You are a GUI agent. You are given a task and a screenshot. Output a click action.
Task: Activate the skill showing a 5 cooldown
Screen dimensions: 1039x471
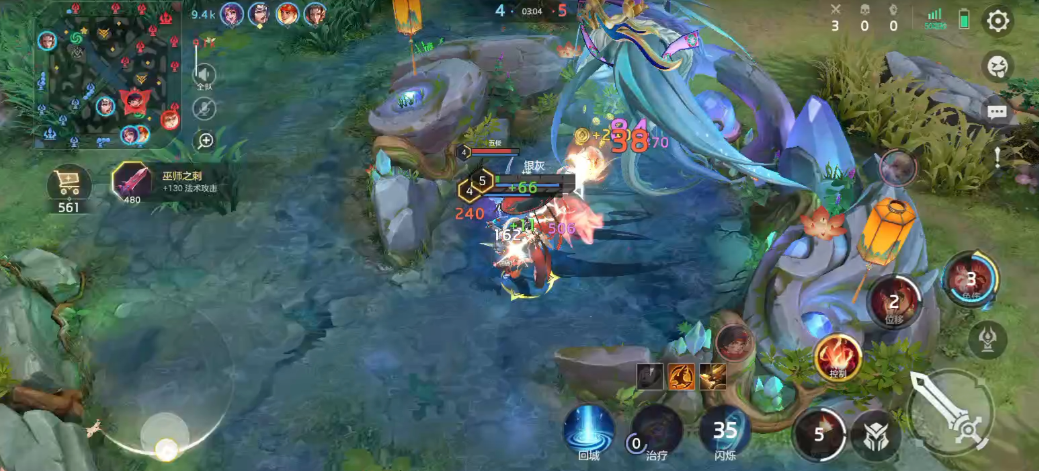coord(819,435)
